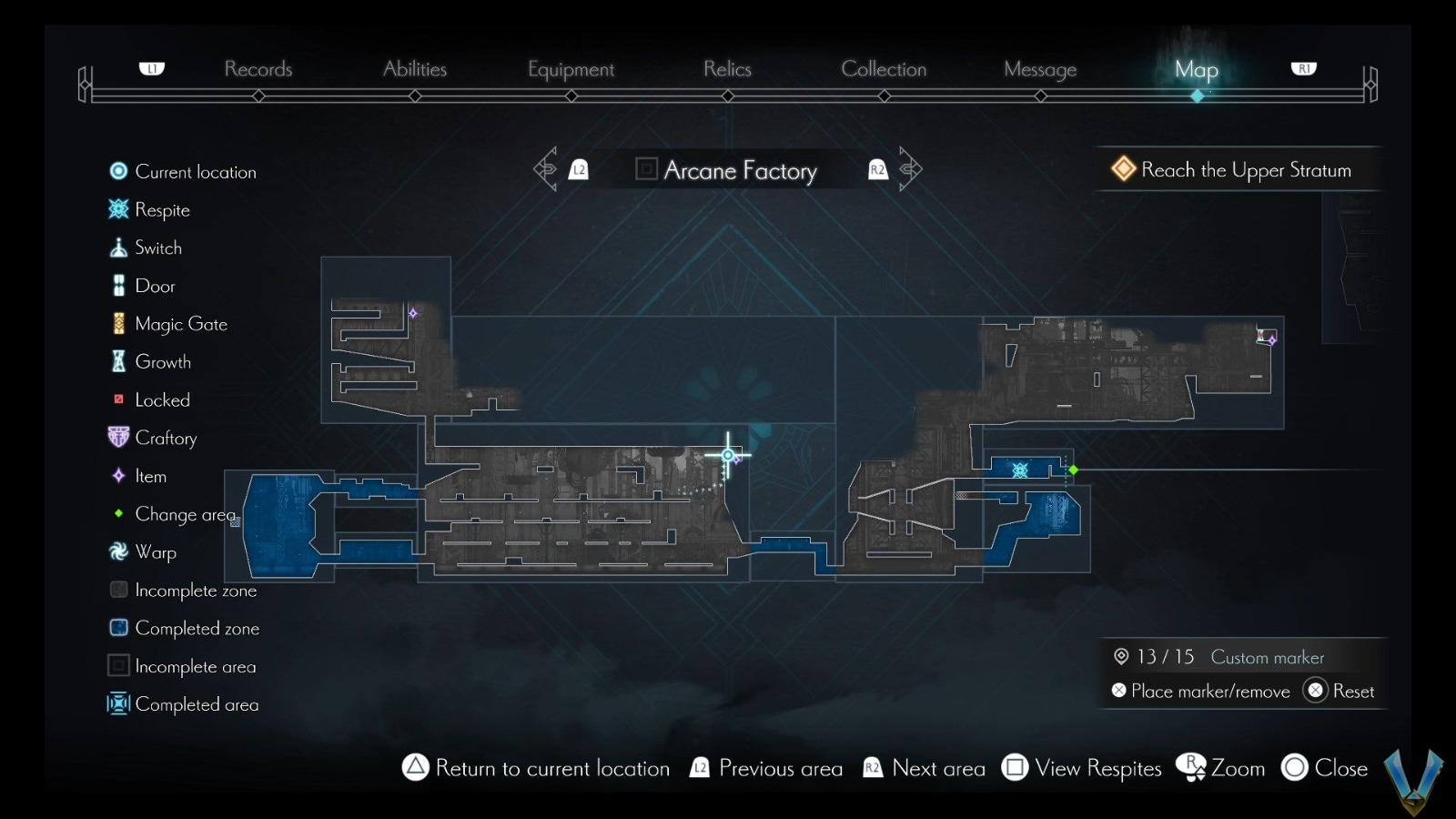Click the Respite marker on the map
This screenshot has height=819, width=1456.
click(1021, 470)
